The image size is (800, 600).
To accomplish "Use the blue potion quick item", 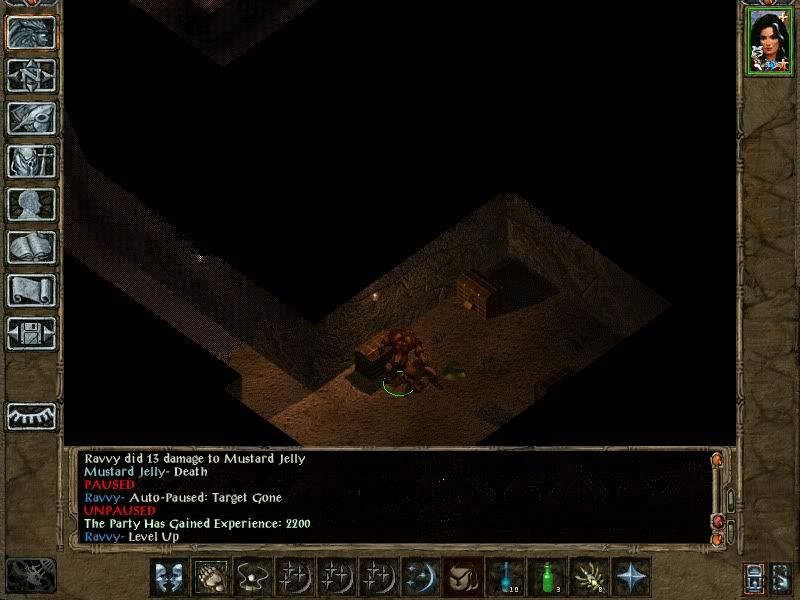I will point(505,576).
